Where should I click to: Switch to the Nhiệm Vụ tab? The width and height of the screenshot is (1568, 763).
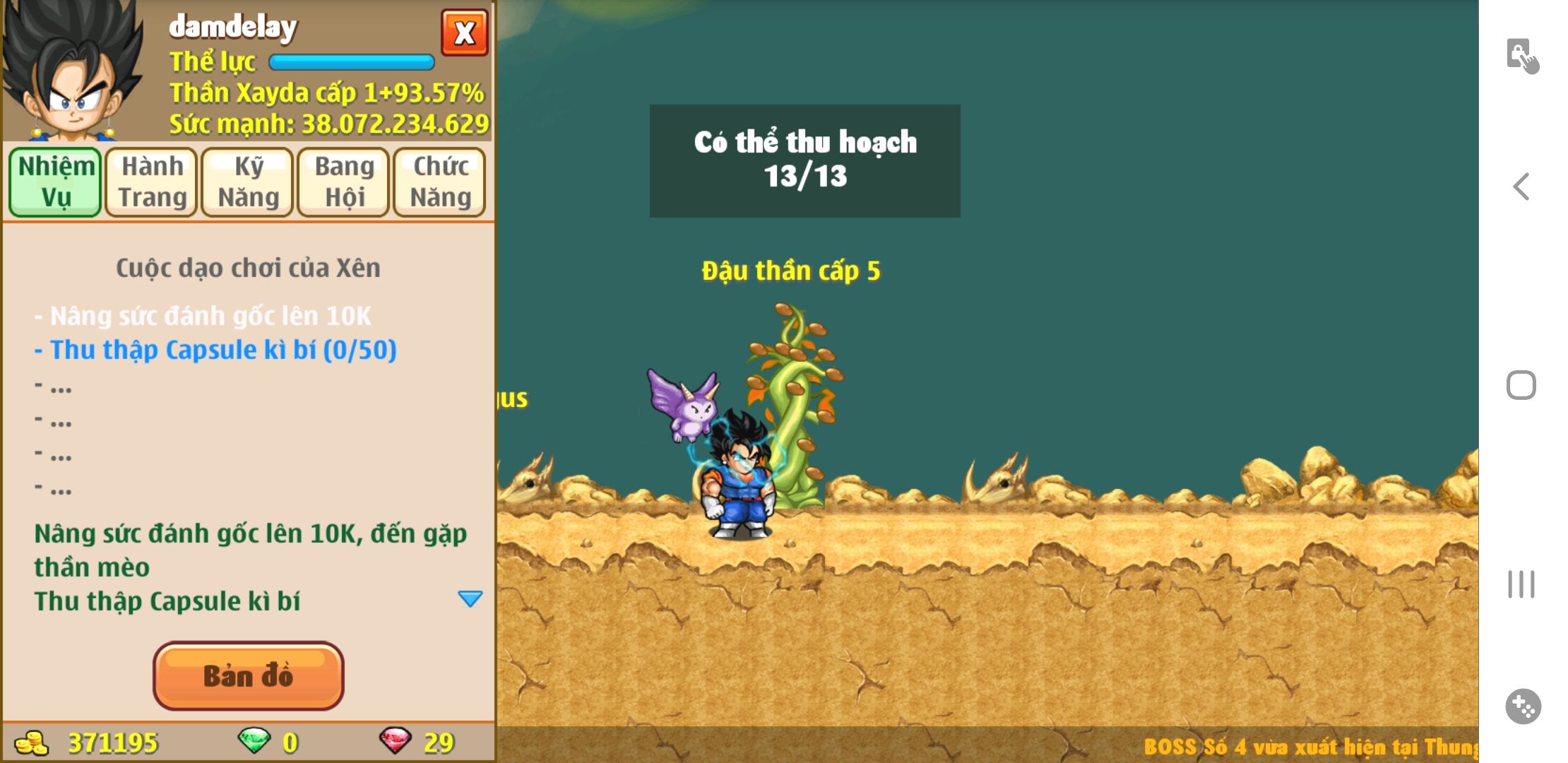pyautogui.click(x=55, y=182)
